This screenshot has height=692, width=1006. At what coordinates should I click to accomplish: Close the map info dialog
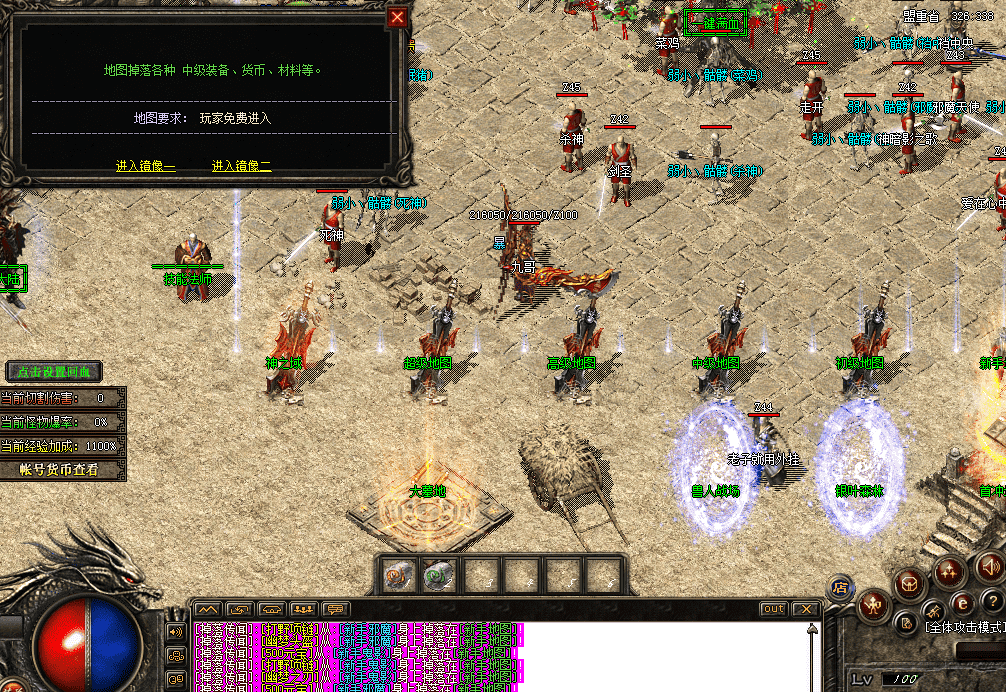pos(398,16)
